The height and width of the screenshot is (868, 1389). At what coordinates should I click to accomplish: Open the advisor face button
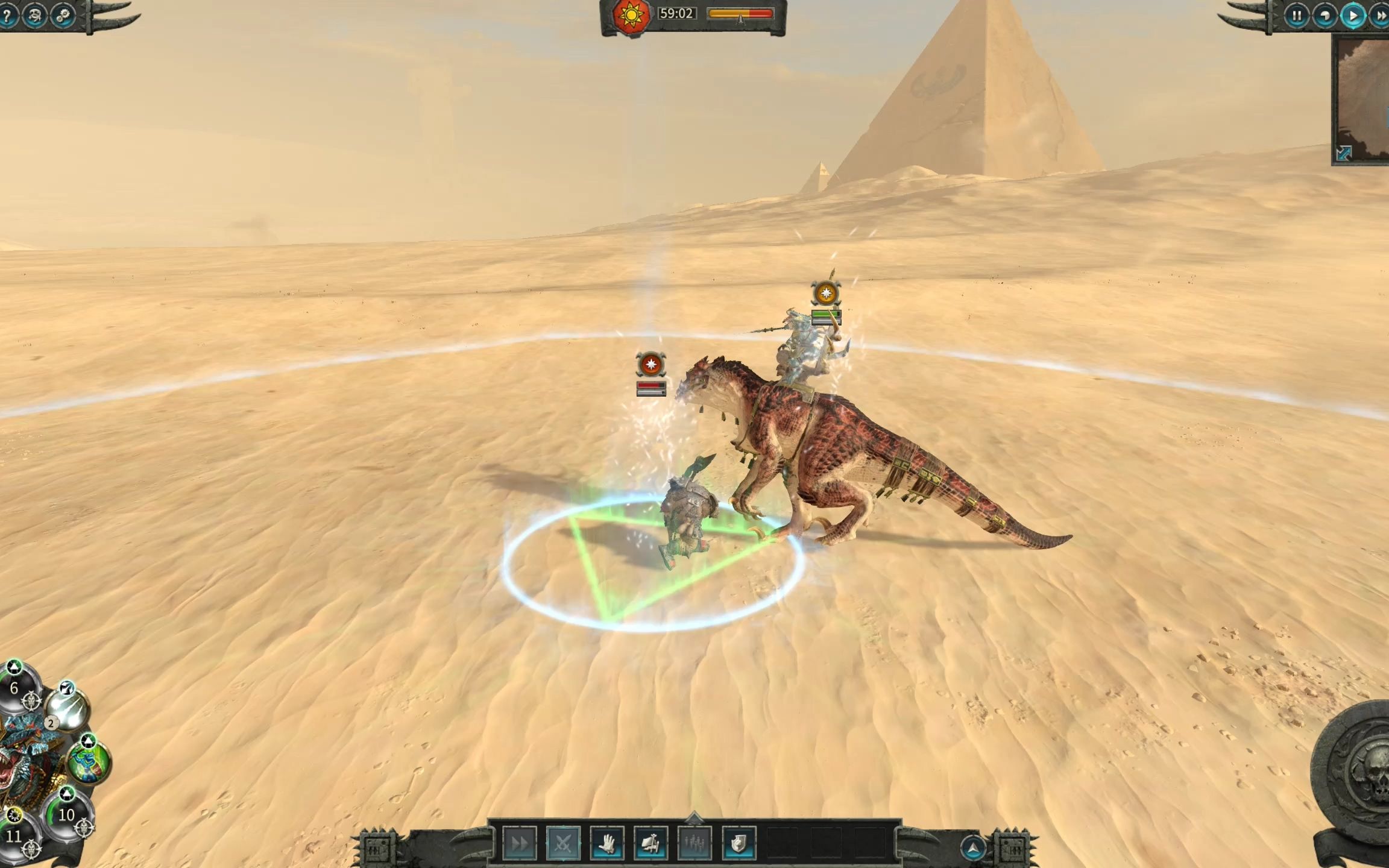click(35, 16)
